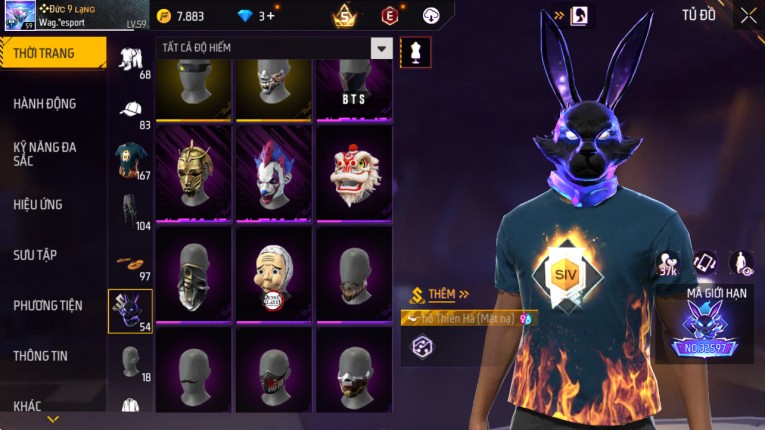Choose the cap category with 83 items

(x=130, y=110)
